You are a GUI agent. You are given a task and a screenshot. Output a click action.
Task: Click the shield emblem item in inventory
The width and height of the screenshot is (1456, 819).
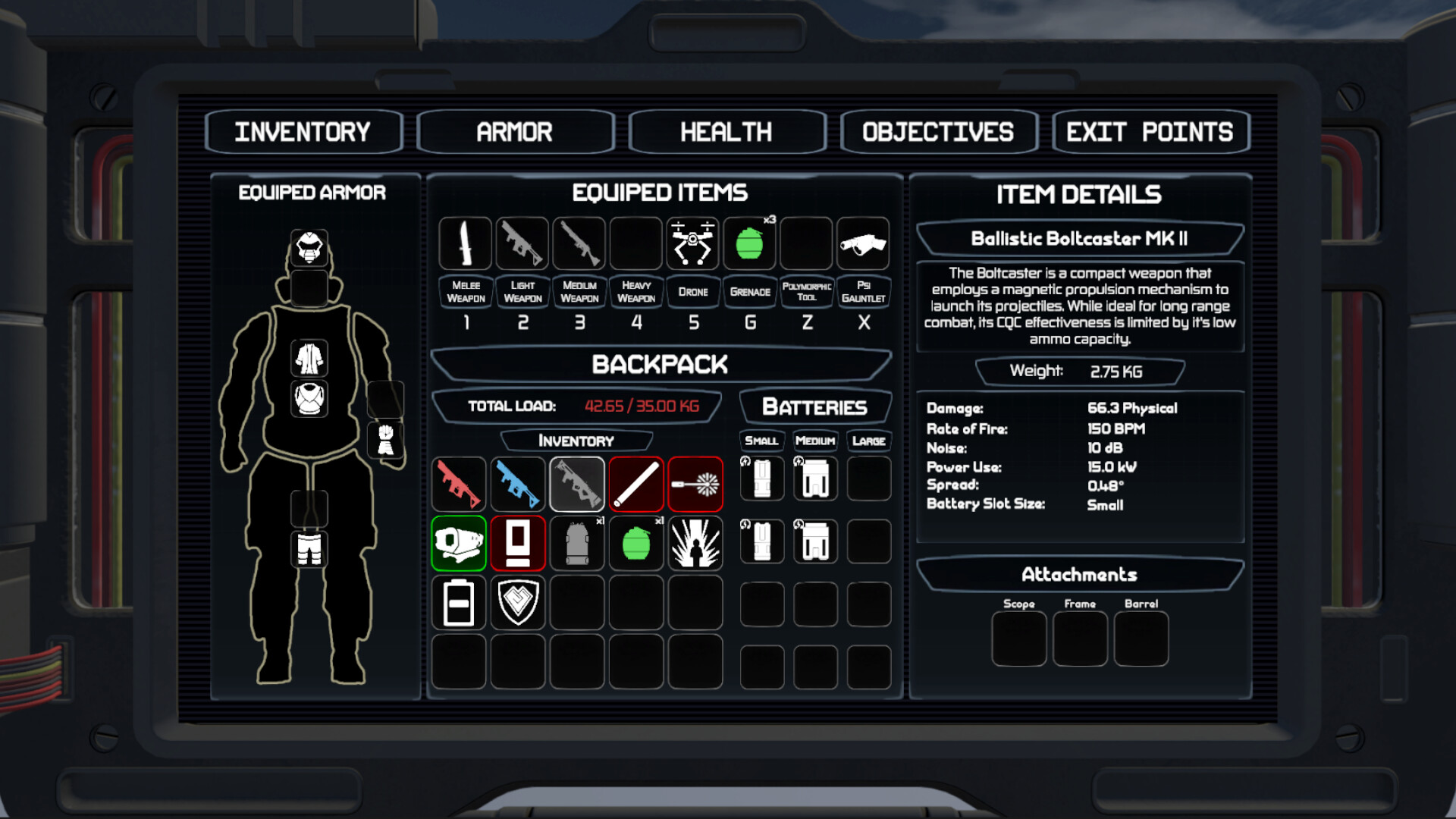[x=517, y=603]
